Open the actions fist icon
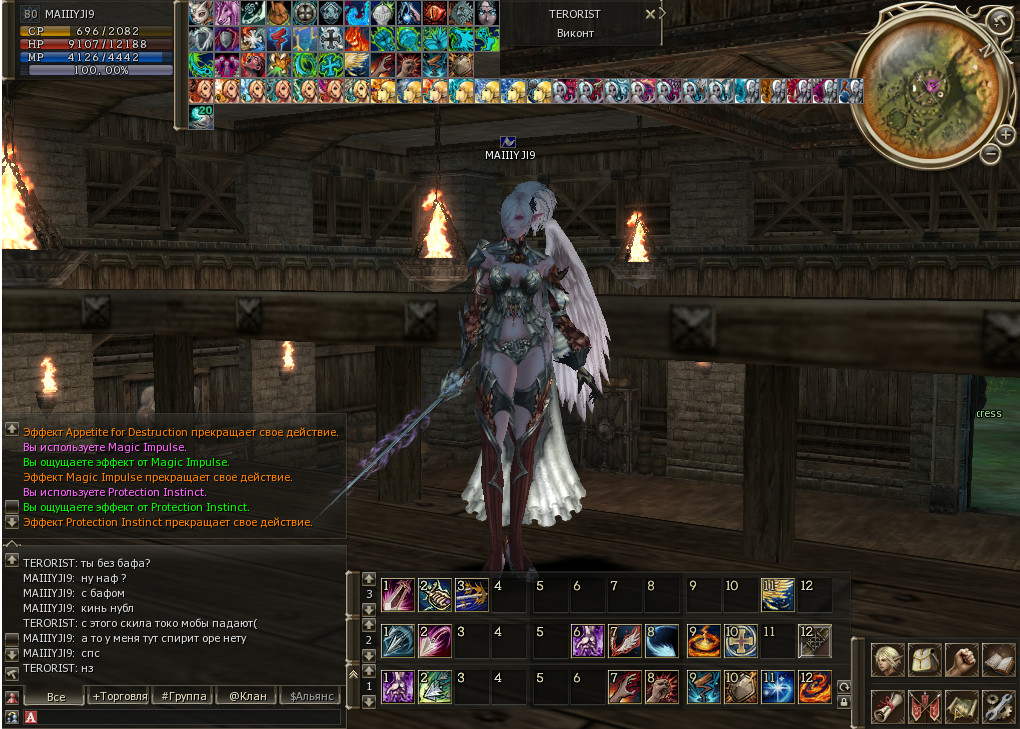The height and width of the screenshot is (729, 1020). click(961, 658)
